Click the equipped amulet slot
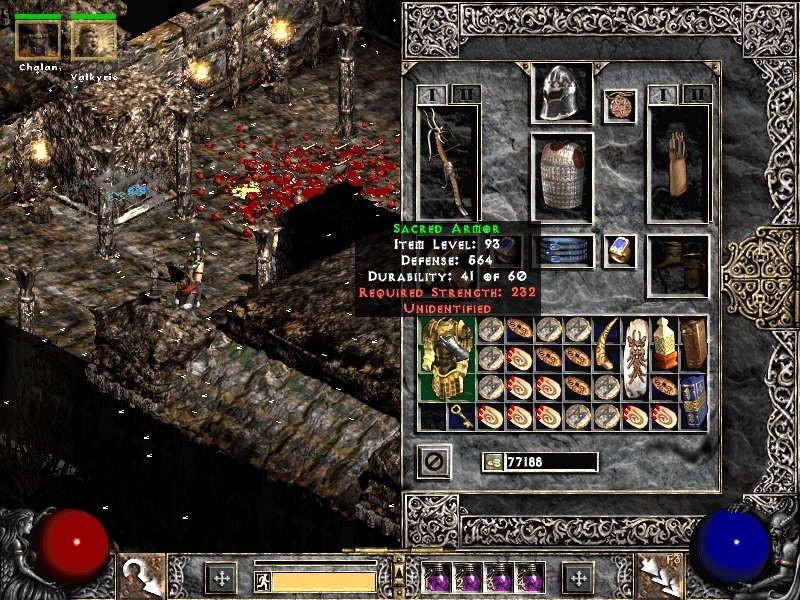The width and height of the screenshot is (800, 600). point(619,106)
